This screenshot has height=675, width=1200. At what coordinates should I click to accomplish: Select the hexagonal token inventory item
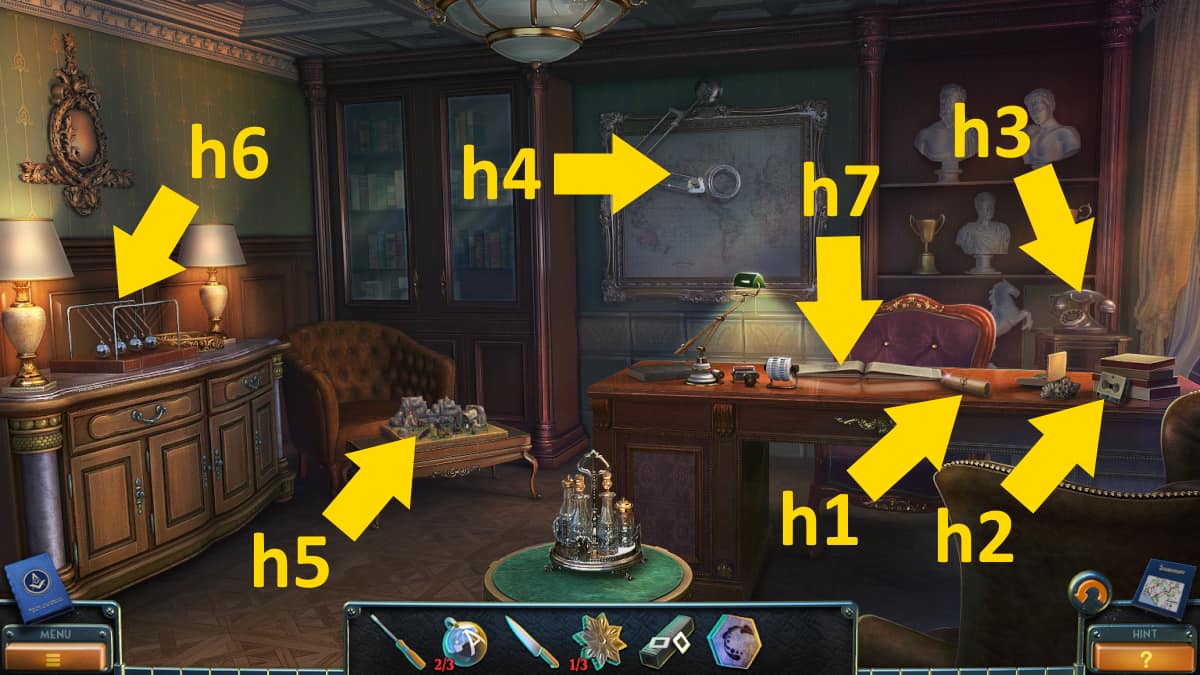point(733,640)
